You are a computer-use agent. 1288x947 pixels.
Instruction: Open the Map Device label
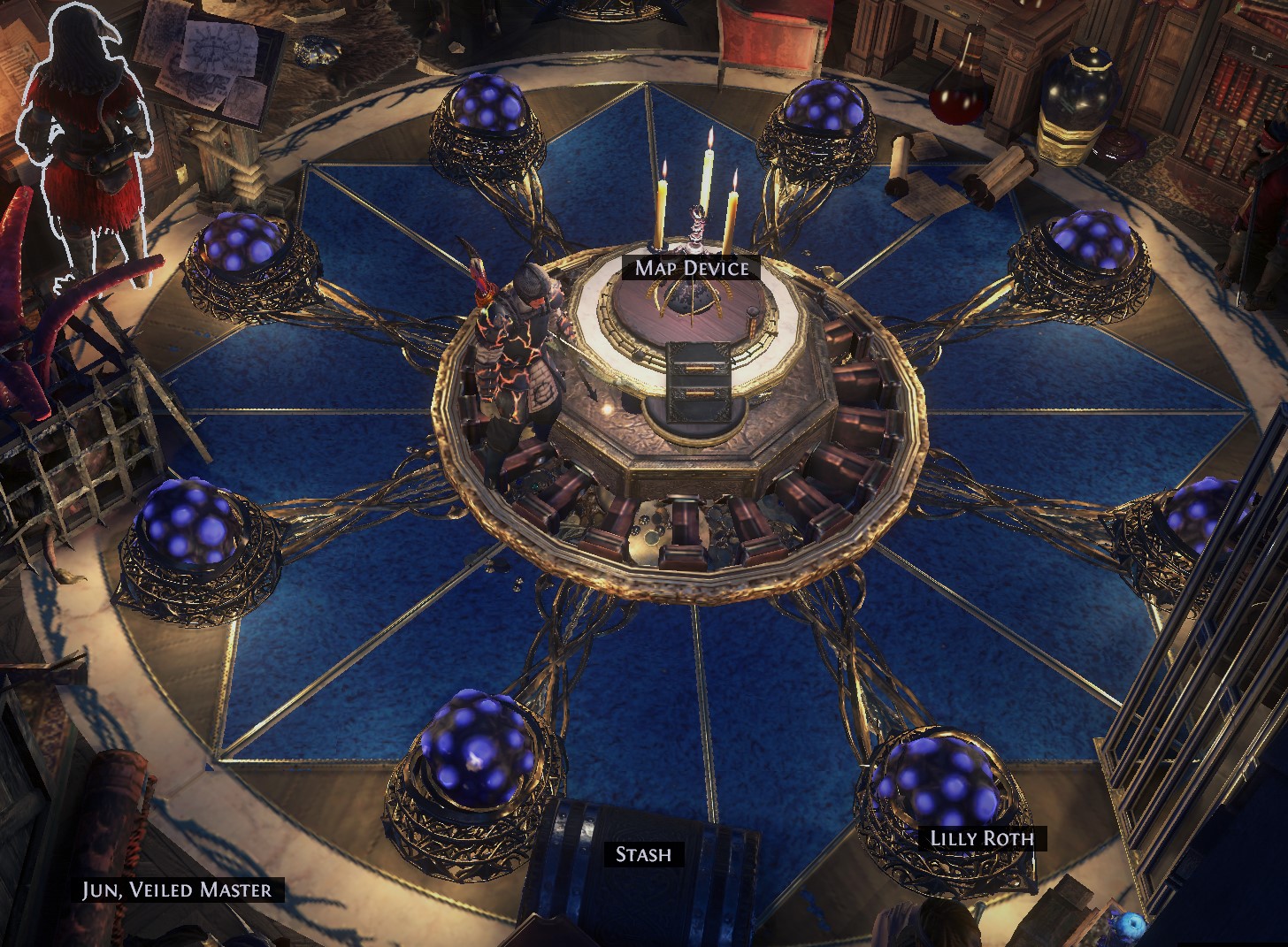click(x=691, y=268)
